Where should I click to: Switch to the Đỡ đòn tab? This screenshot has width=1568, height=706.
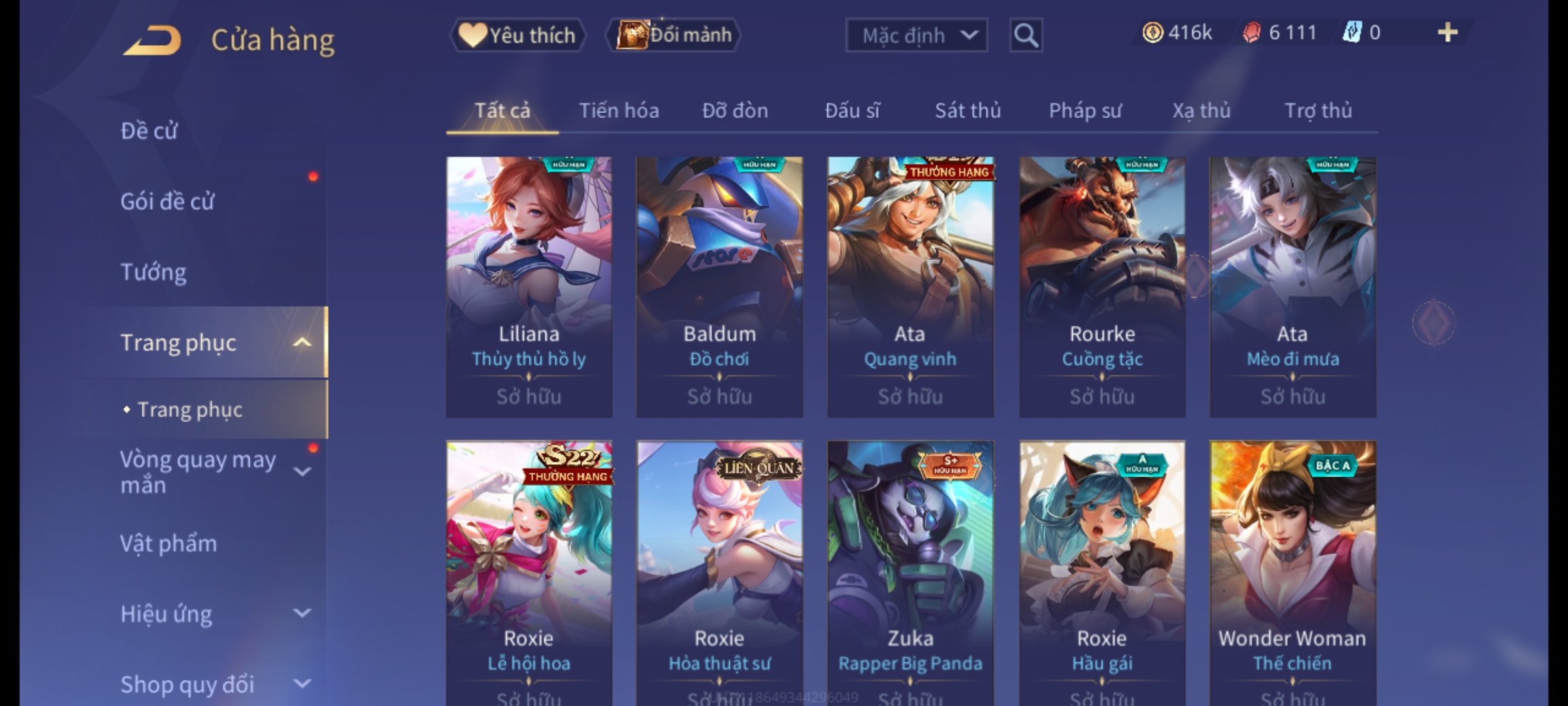735,110
